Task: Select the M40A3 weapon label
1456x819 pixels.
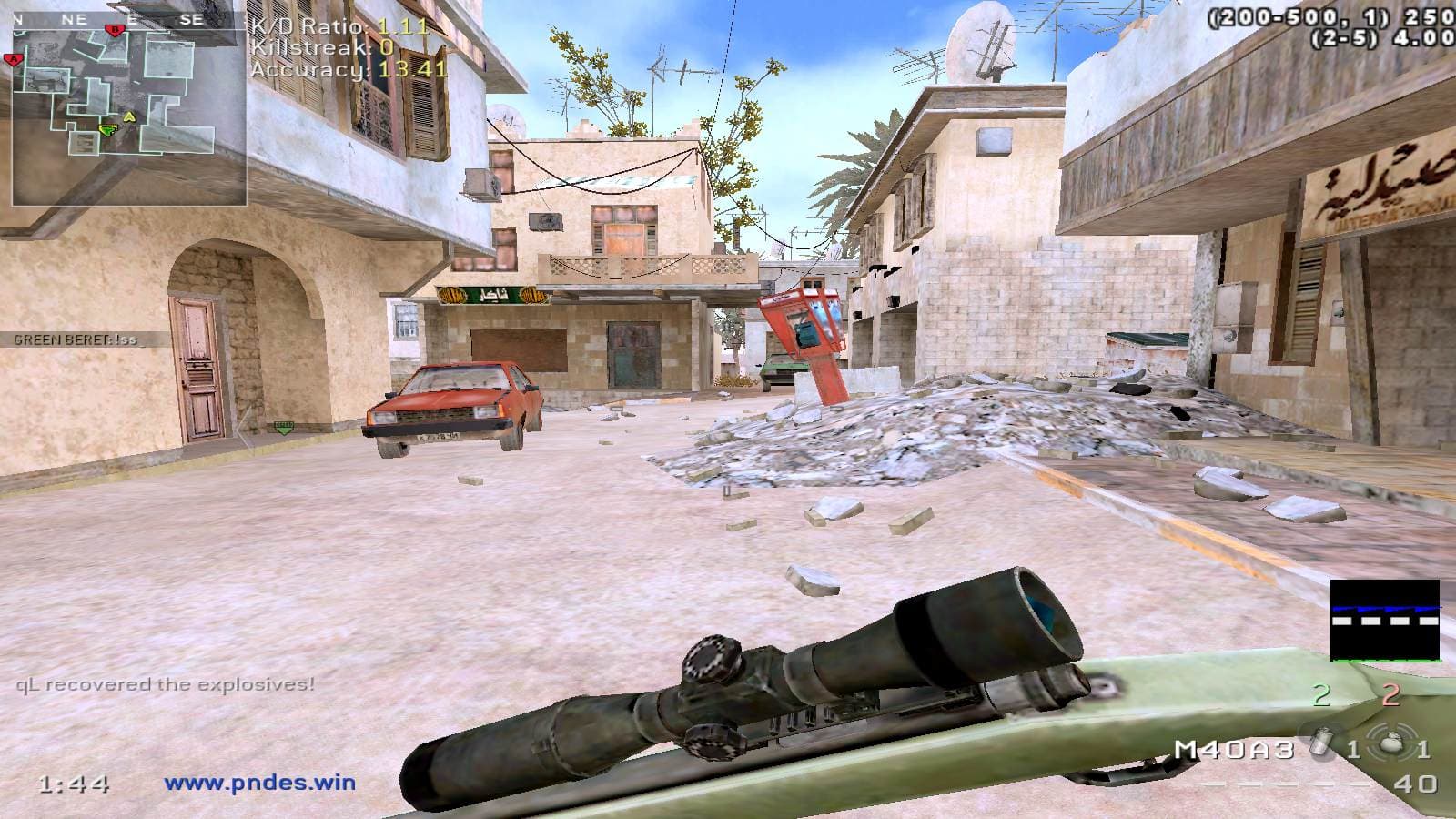Action: click(1233, 750)
